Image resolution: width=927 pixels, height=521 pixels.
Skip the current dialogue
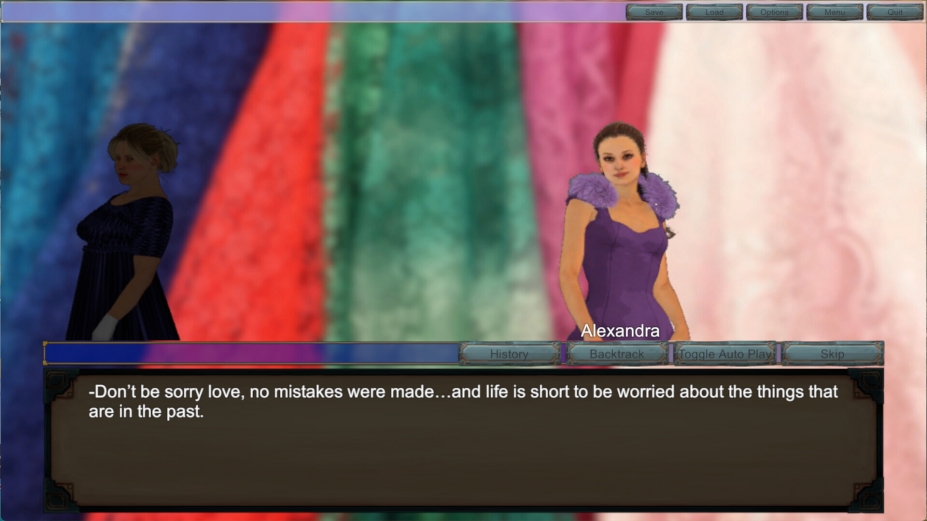(x=832, y=354)
